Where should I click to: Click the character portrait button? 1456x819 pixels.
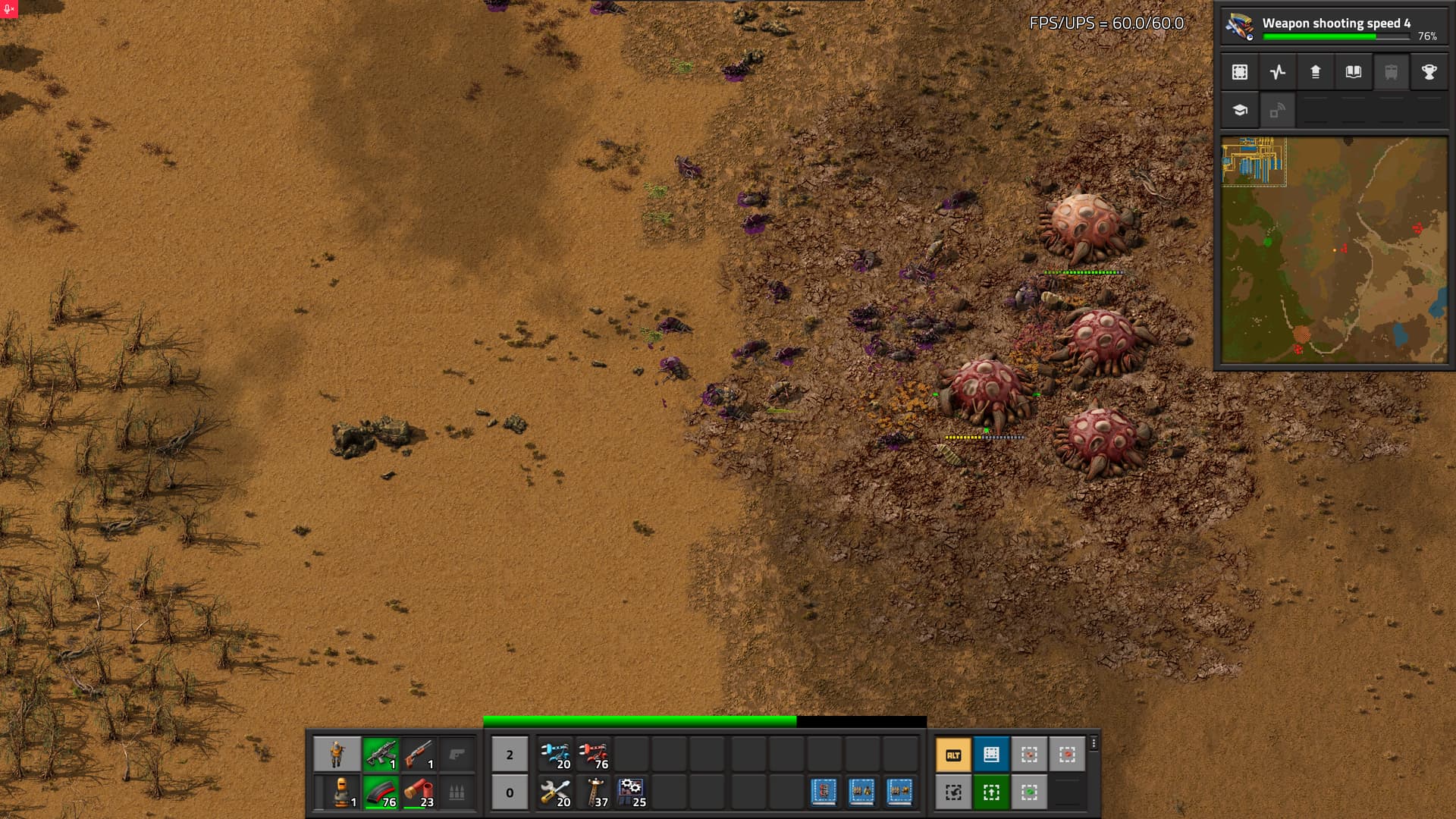337,754
